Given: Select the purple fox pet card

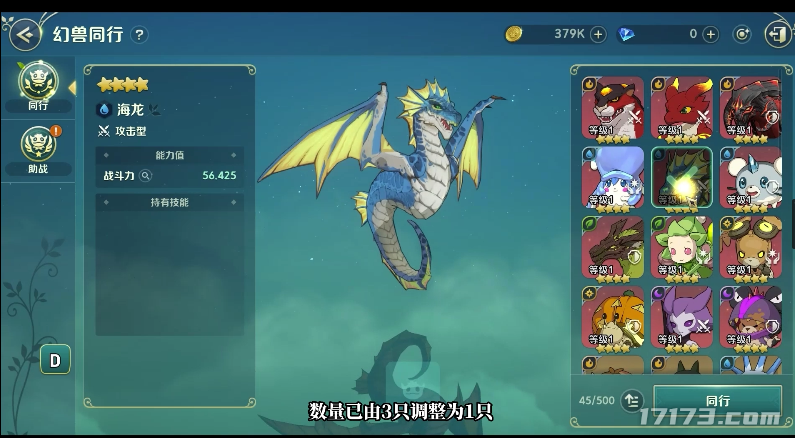Looking at the screenshot, I should [681, 316].
